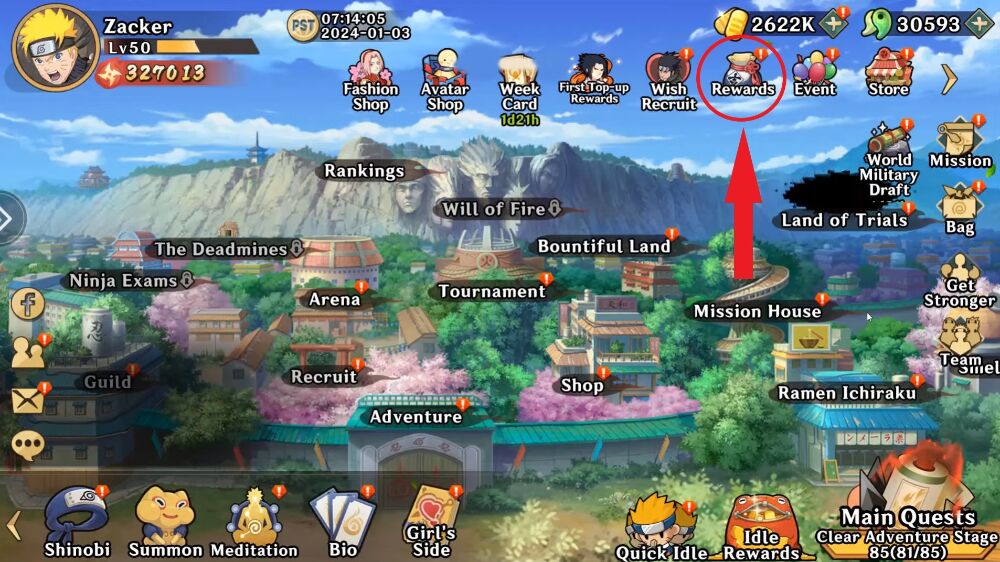Enter Meditation
The width and height of the screenshot is (1000, 562).
tap(254, 520)
